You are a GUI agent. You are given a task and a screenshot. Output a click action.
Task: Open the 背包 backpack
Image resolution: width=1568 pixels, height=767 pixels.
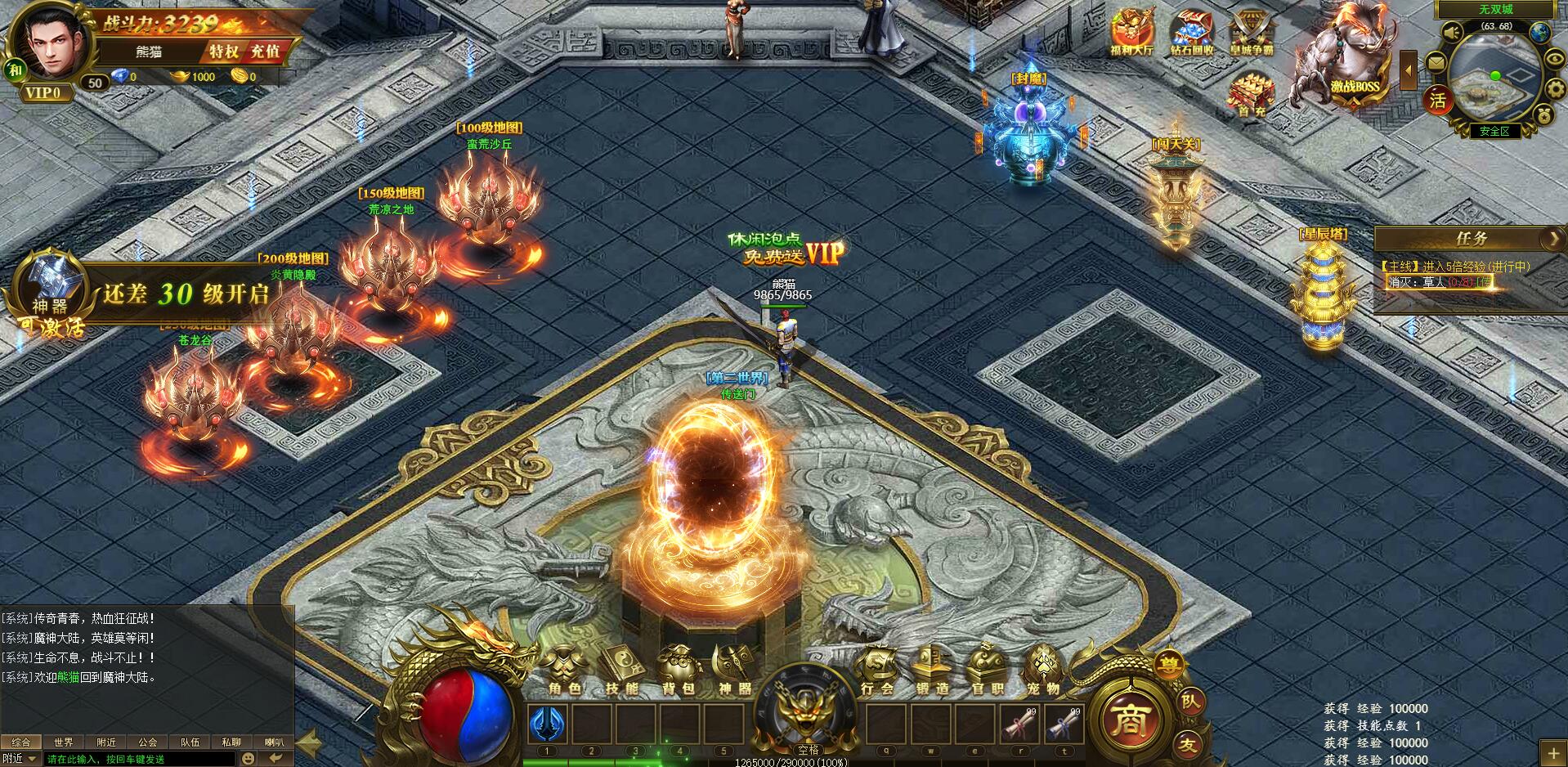[x=679, y=670]
